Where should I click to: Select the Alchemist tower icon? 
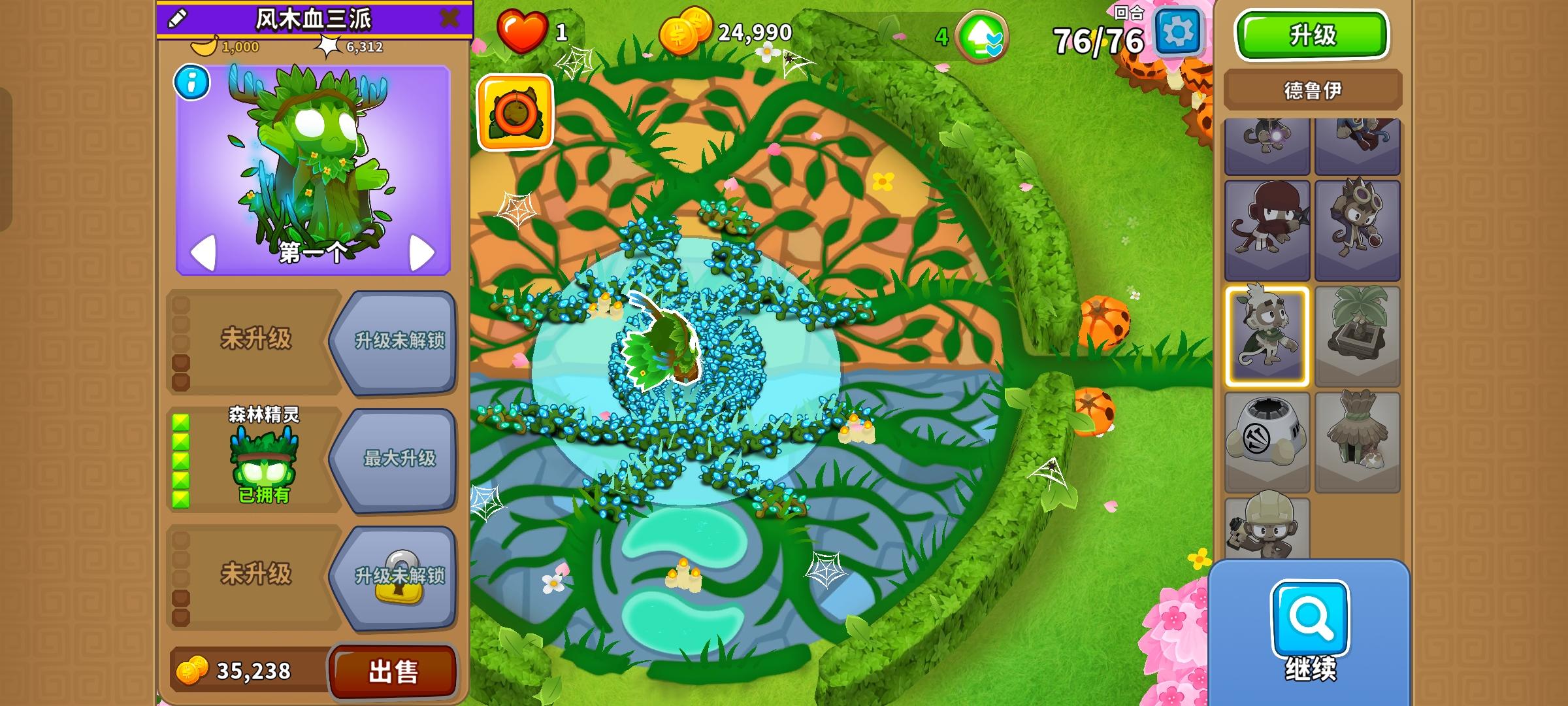[x=1358, y=222]
